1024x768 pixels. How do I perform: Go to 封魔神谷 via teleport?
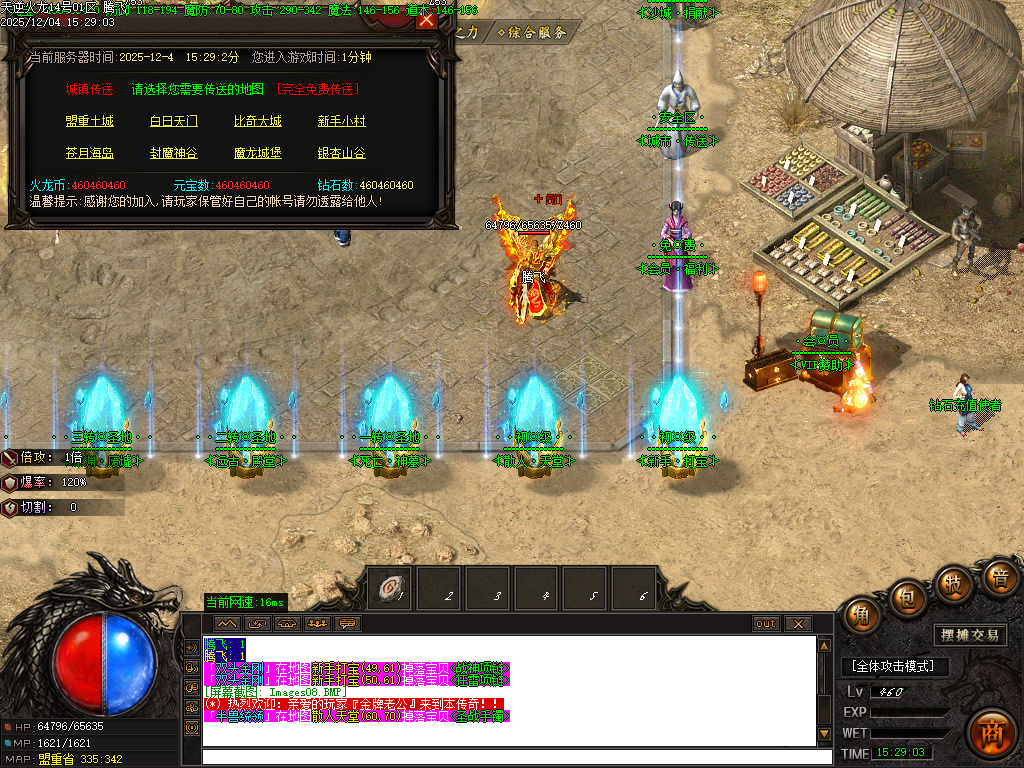(174, 154)
